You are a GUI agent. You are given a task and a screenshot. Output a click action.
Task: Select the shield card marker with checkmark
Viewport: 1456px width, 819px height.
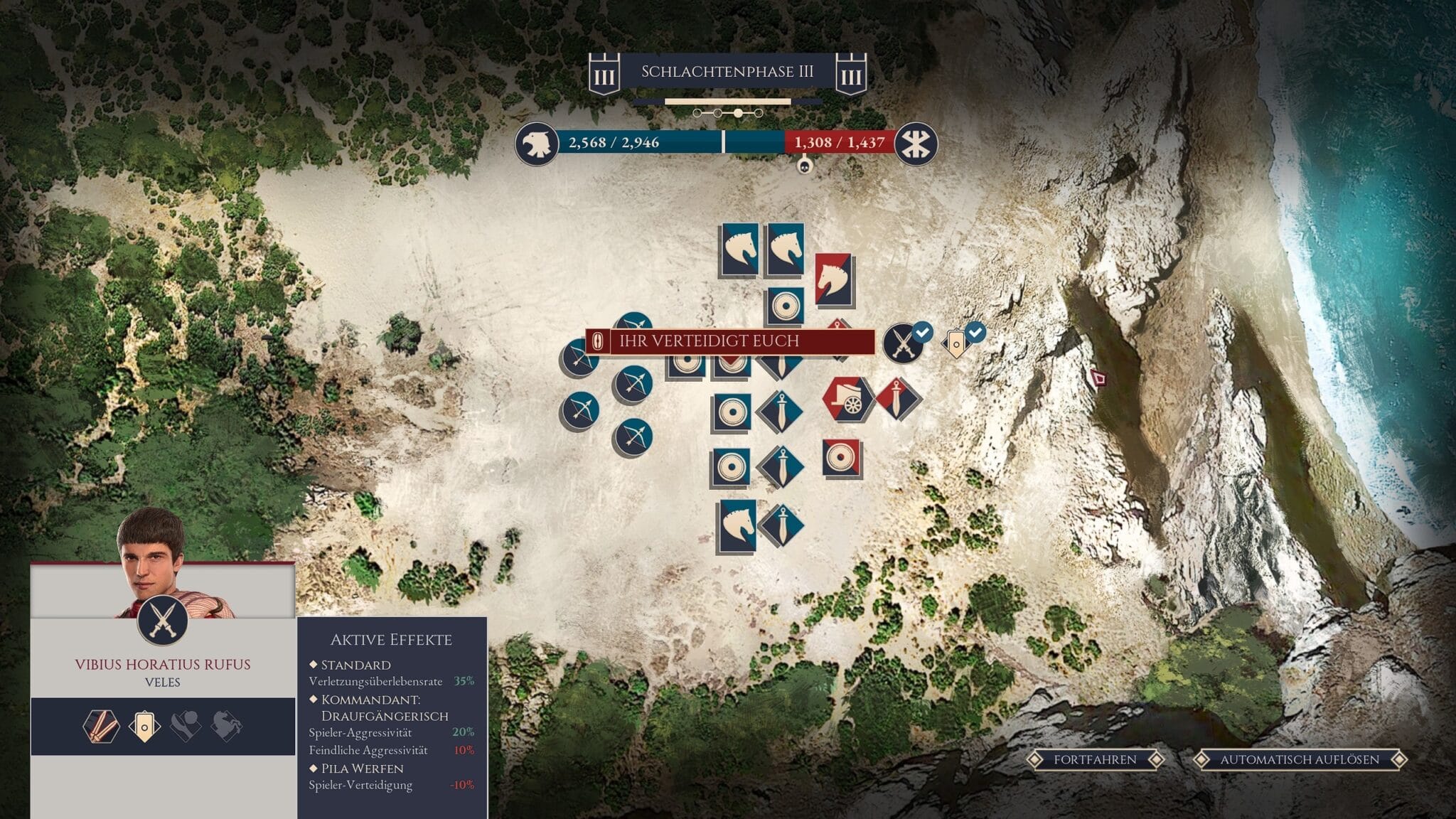(x=958, y=343)
